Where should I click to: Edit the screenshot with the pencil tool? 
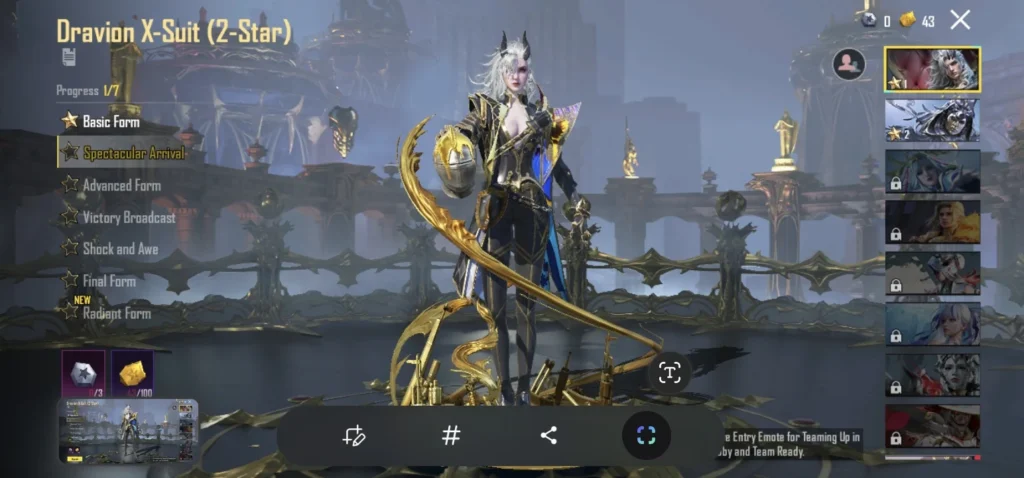pos(353,435)
